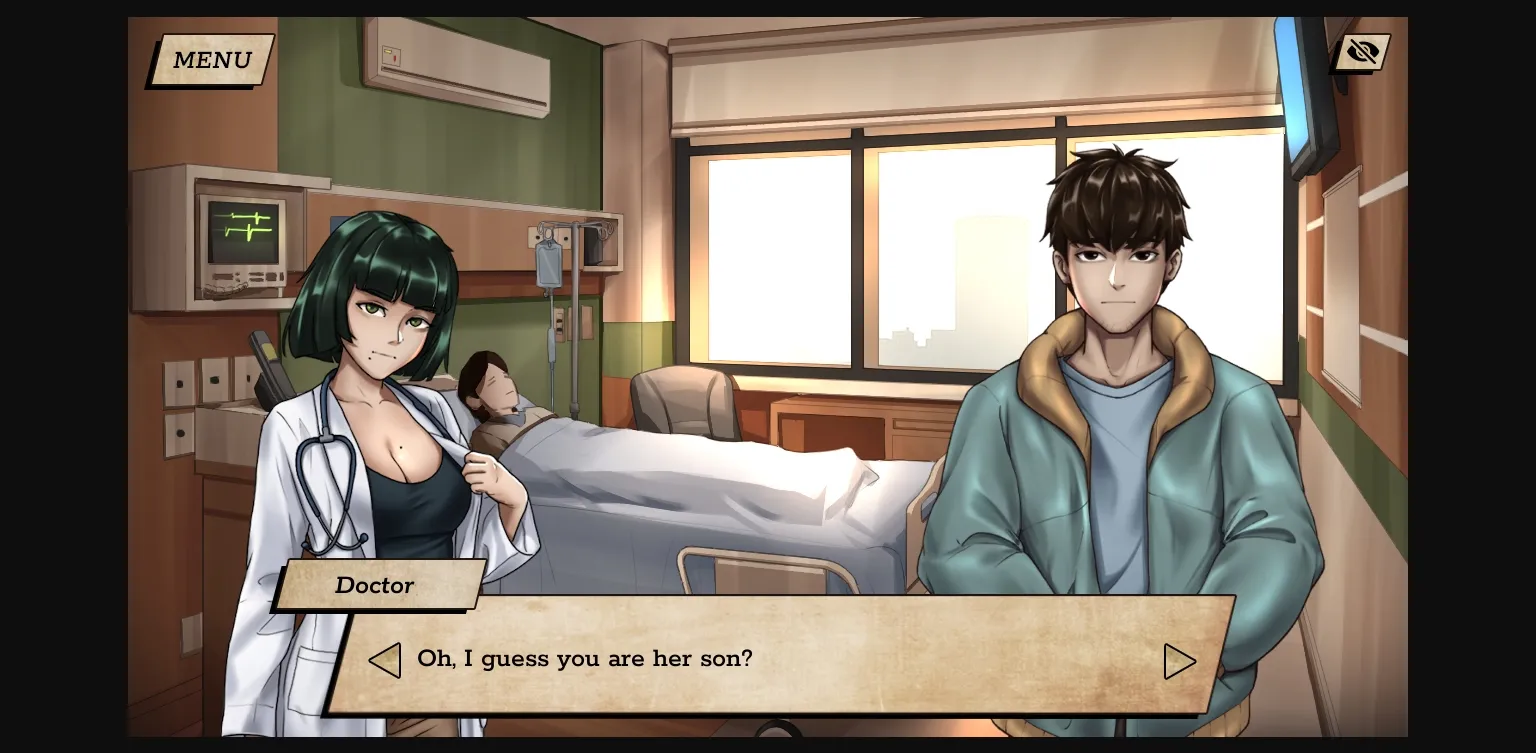The image size is (1536, 753).
Task: Click the Doctor name plate
Action: pyautogui.click(x=377, y=586)
